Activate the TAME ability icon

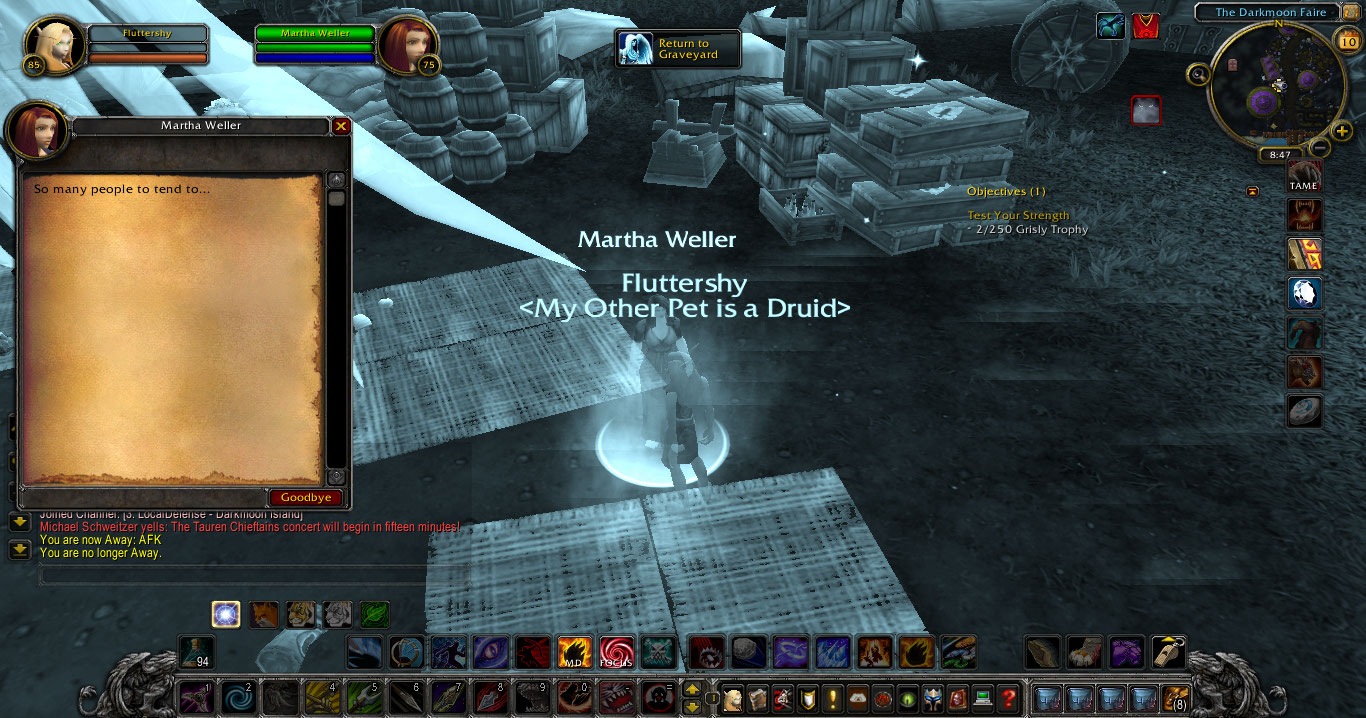coord(1304,175)
